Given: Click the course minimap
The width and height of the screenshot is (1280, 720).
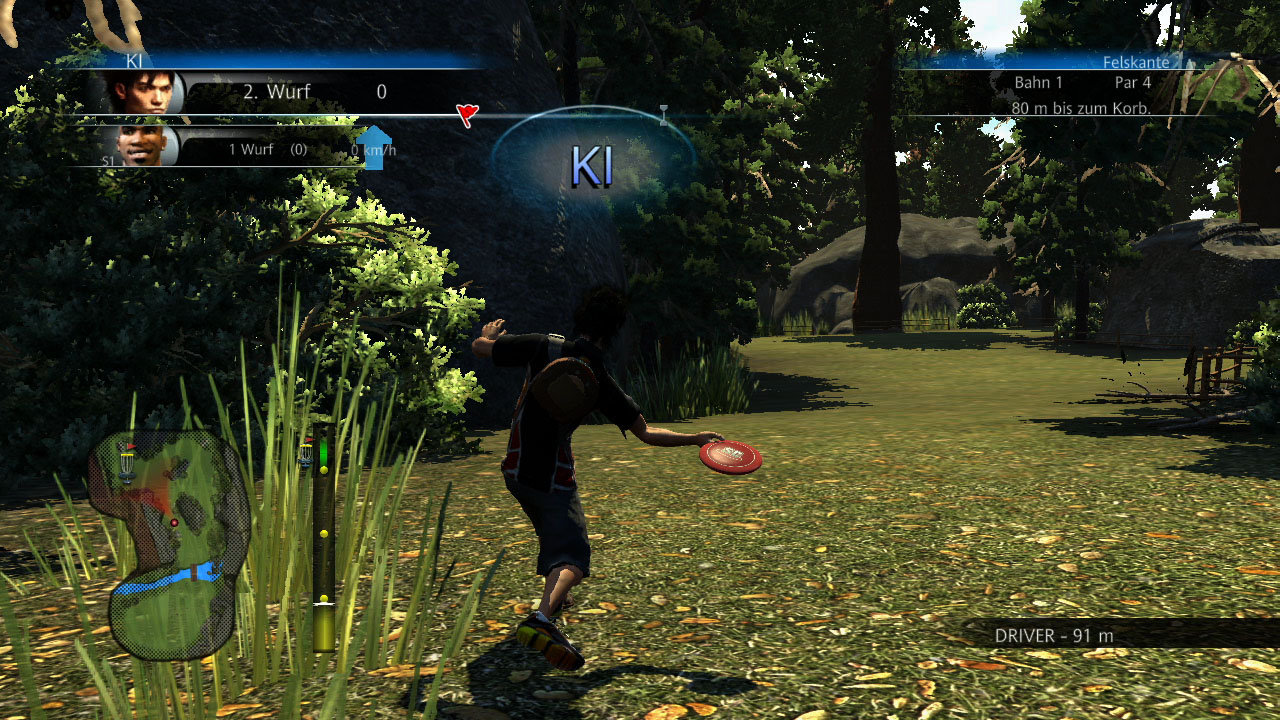Looking at the screenshot, I should [x=168, y=545].
